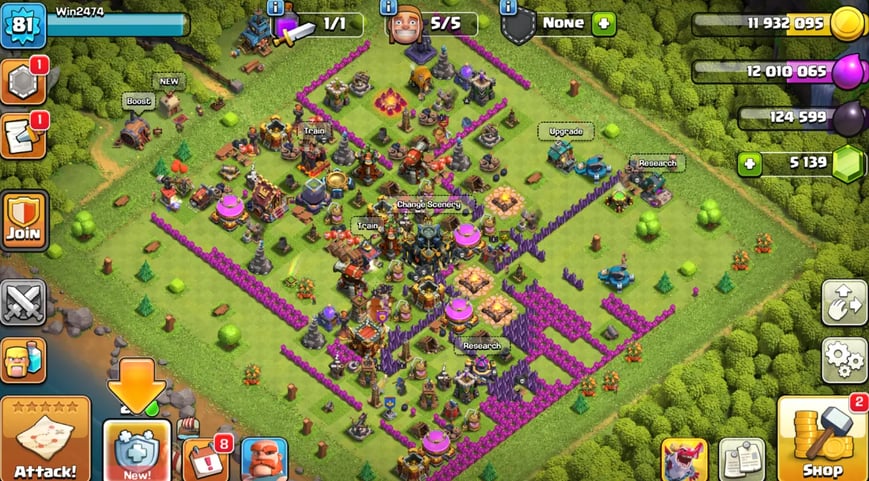Open the events calendar icon
The image size is (869, 481).
205,458
